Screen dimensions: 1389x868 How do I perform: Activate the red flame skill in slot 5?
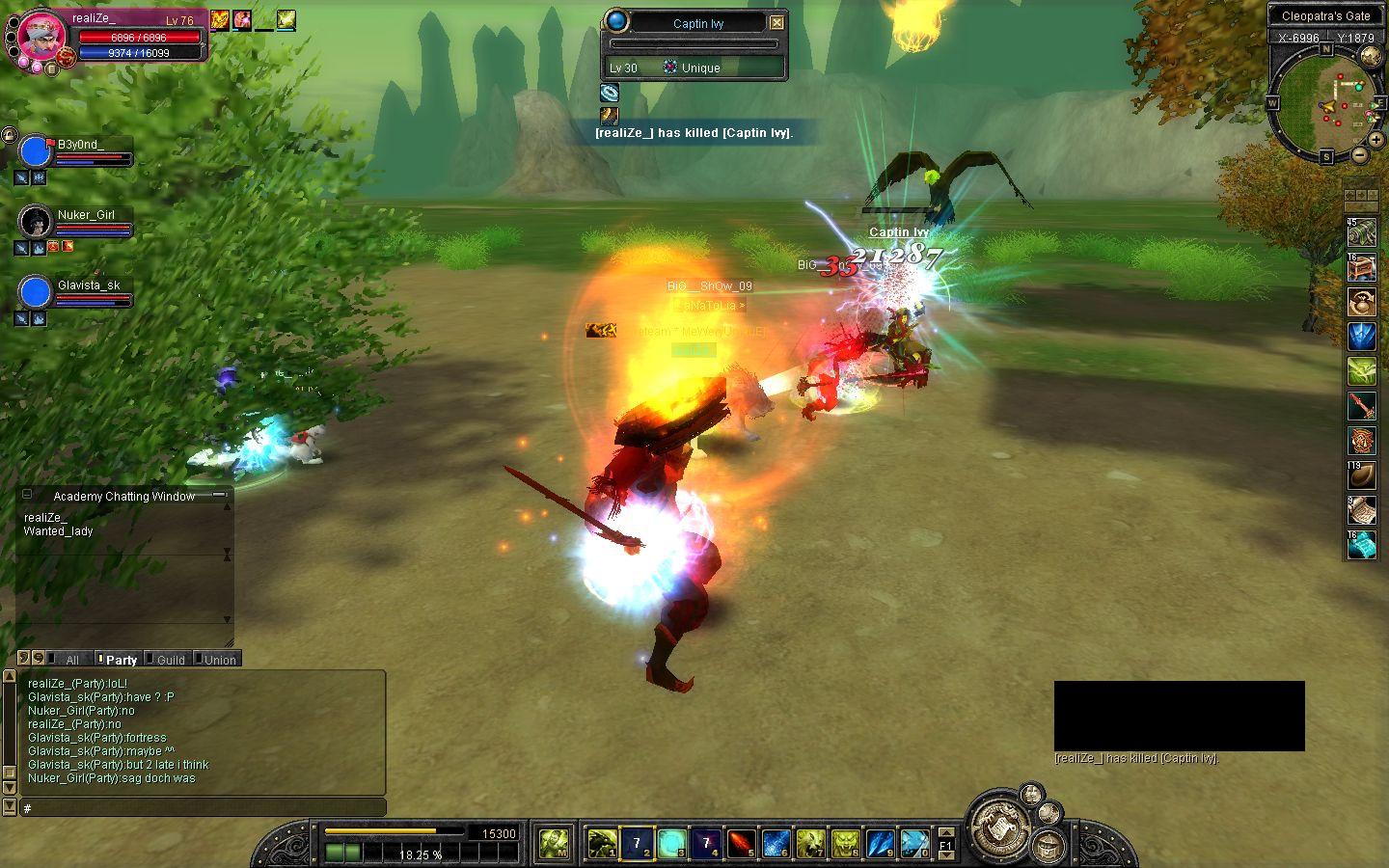click(x=740, y=844)
